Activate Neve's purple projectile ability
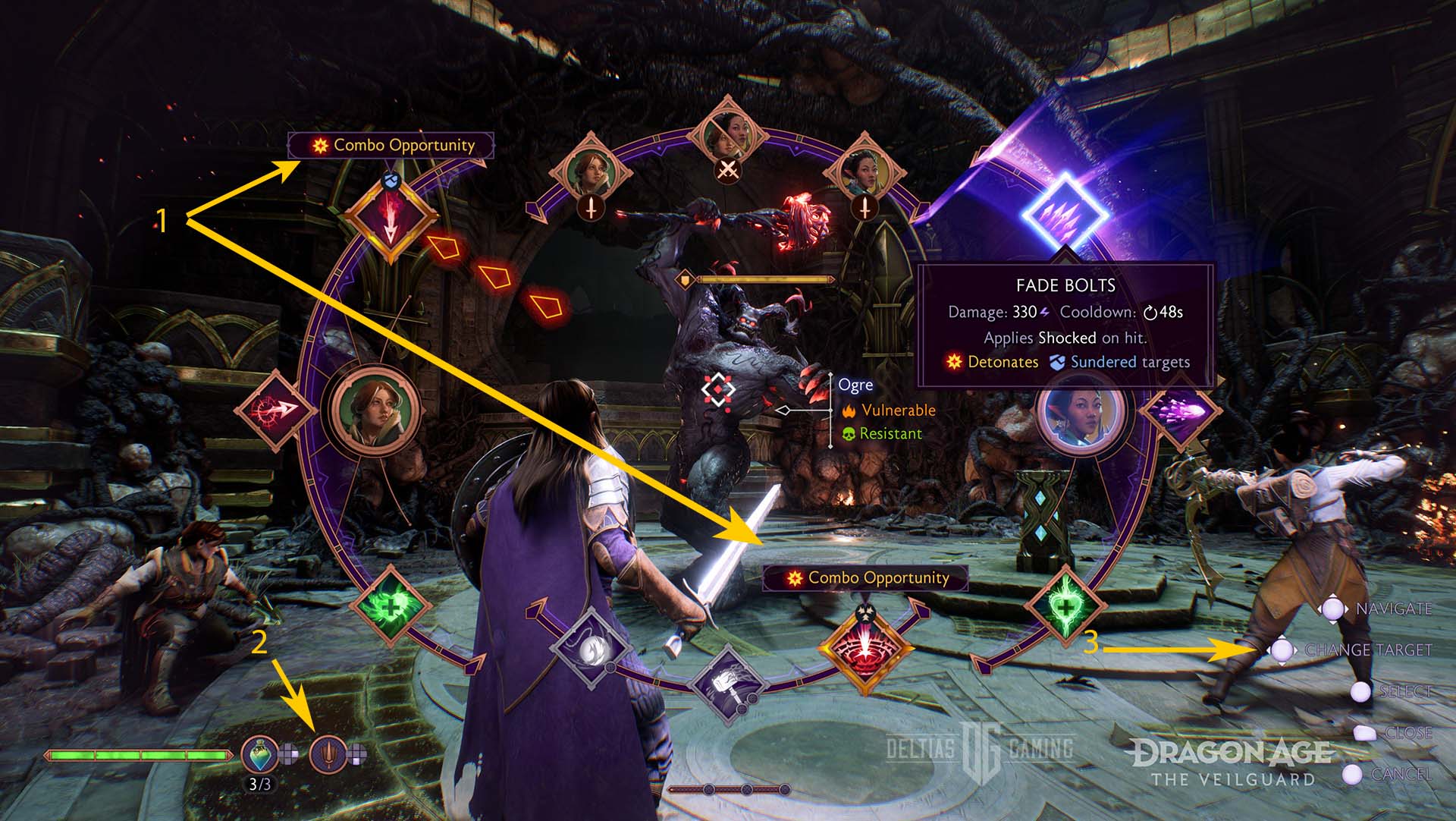The height and width of the screenshot is (821, 1456). click(x=1181, y=410)
